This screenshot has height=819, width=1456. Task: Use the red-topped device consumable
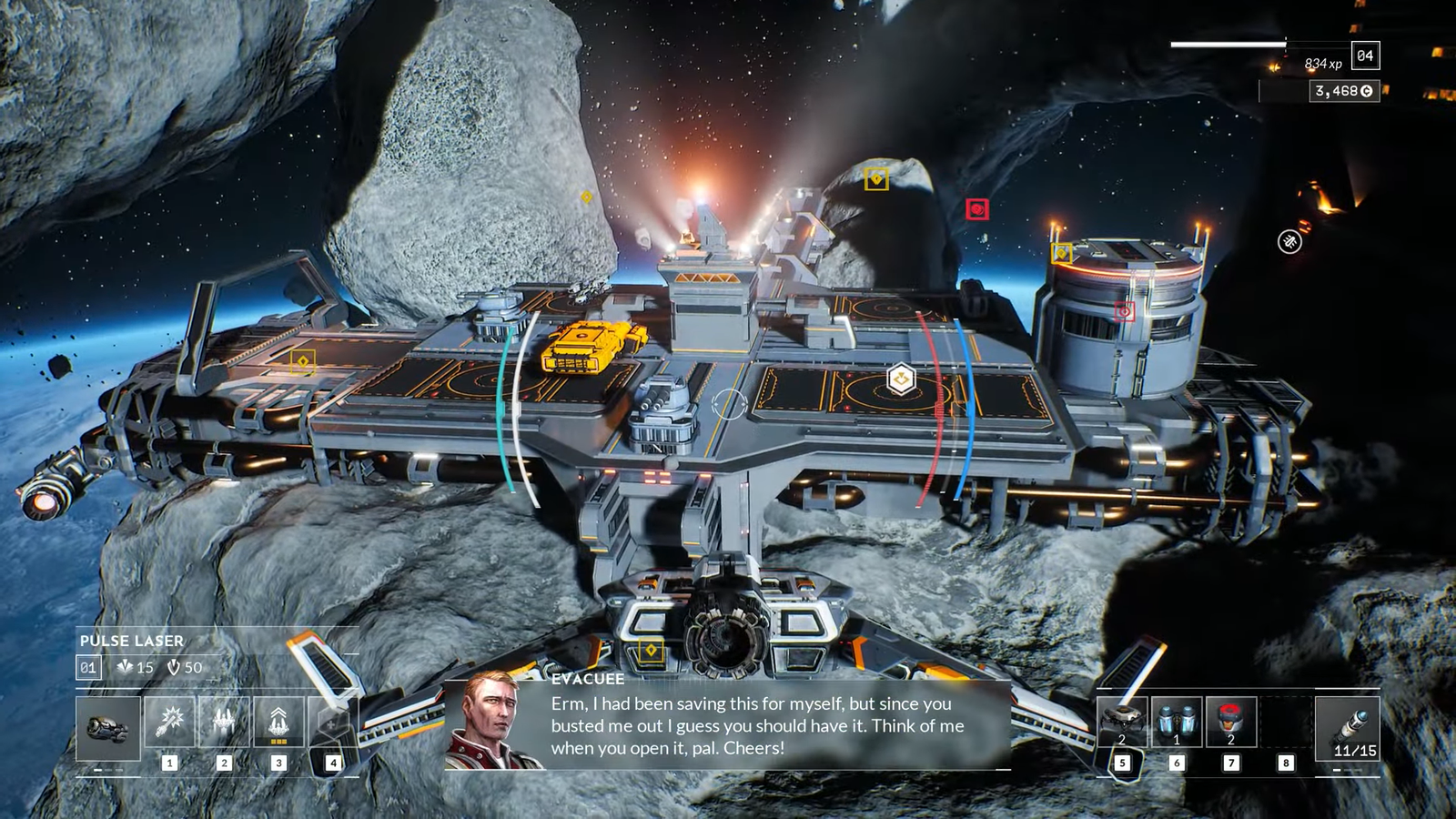coord(1231,723)
